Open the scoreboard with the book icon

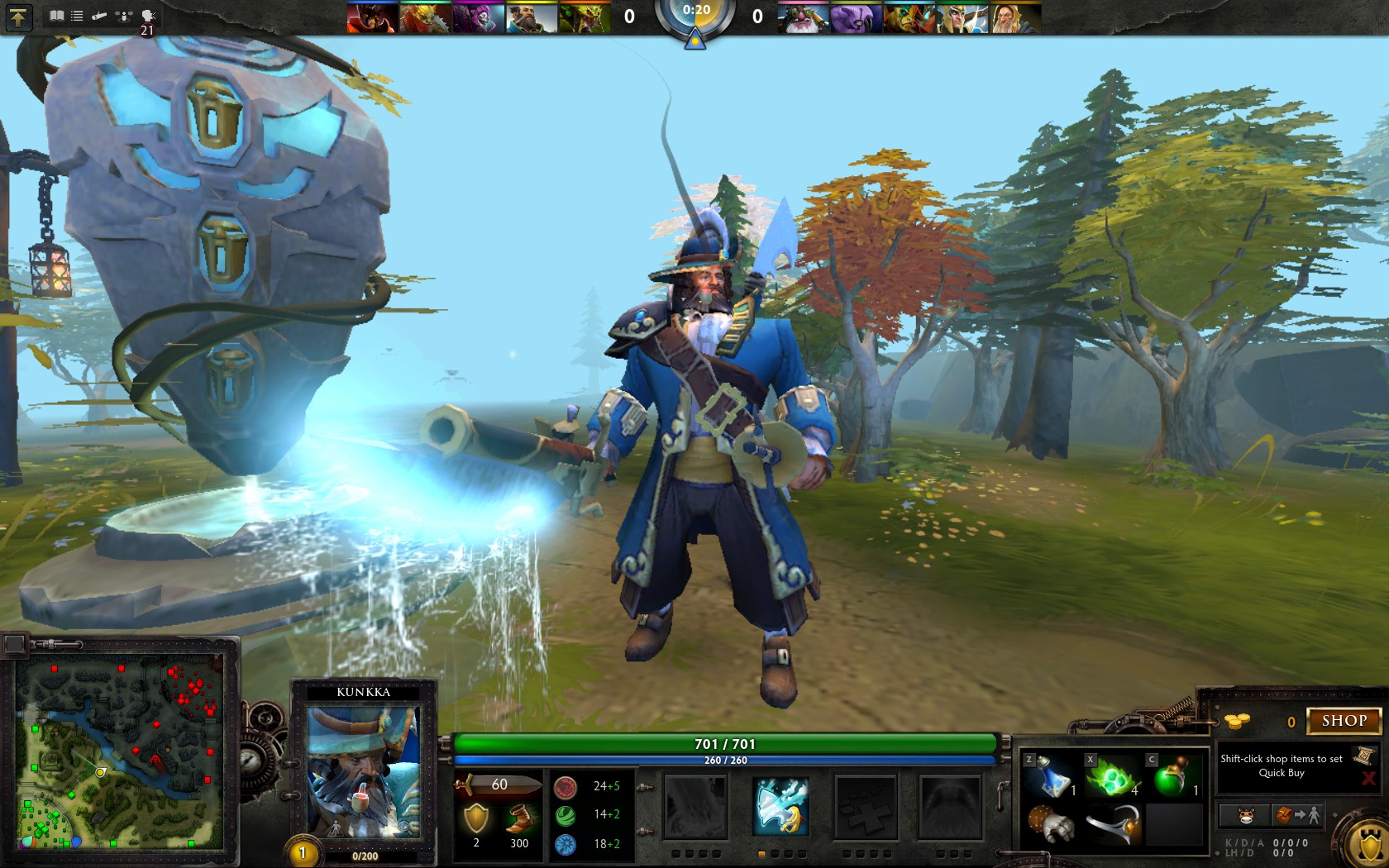point(56,15)
